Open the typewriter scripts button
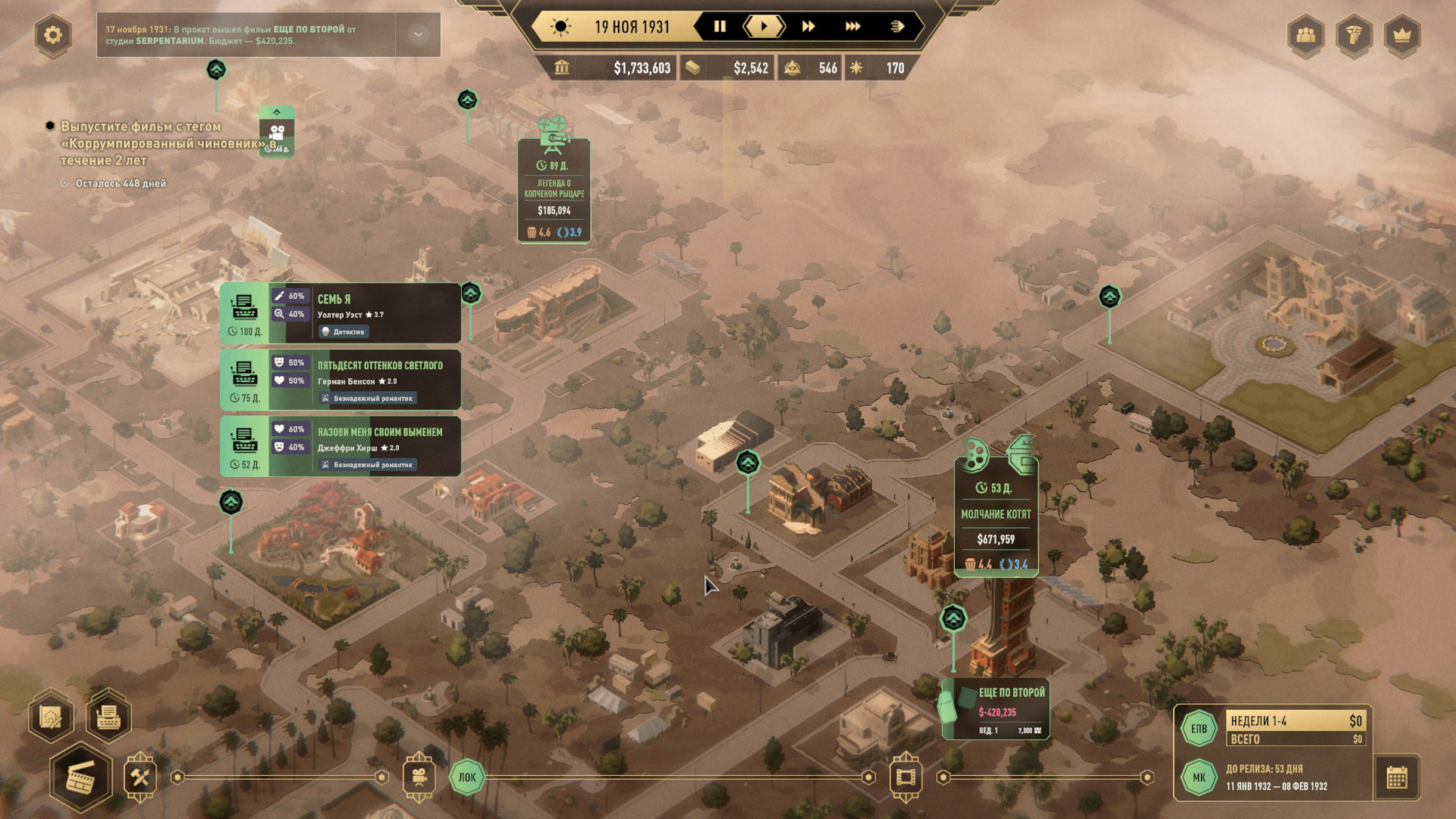Viewport: 1456px width, 819px height. [x=108, y=716]
